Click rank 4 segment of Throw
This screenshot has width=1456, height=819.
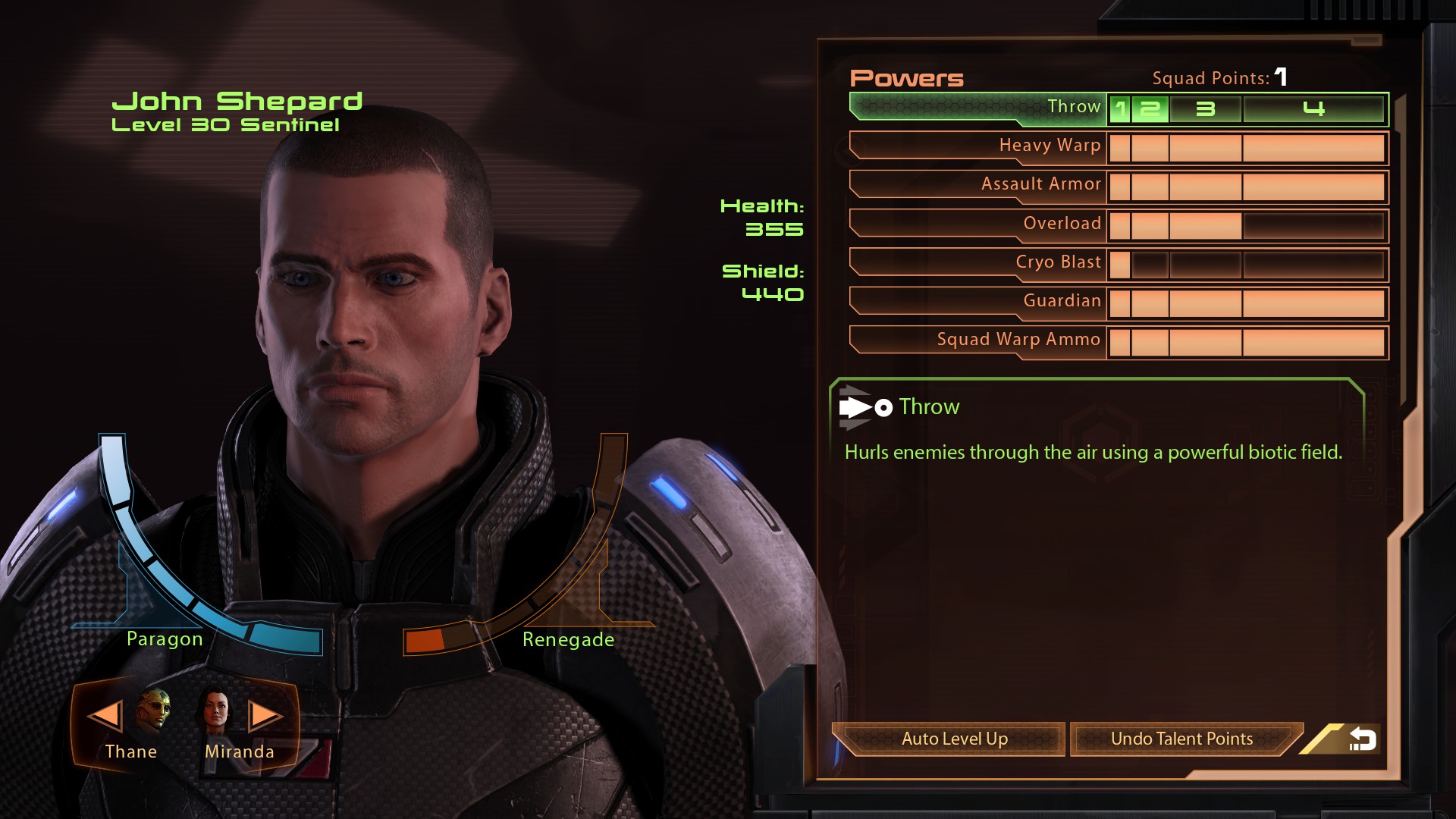pos(1313,109)
